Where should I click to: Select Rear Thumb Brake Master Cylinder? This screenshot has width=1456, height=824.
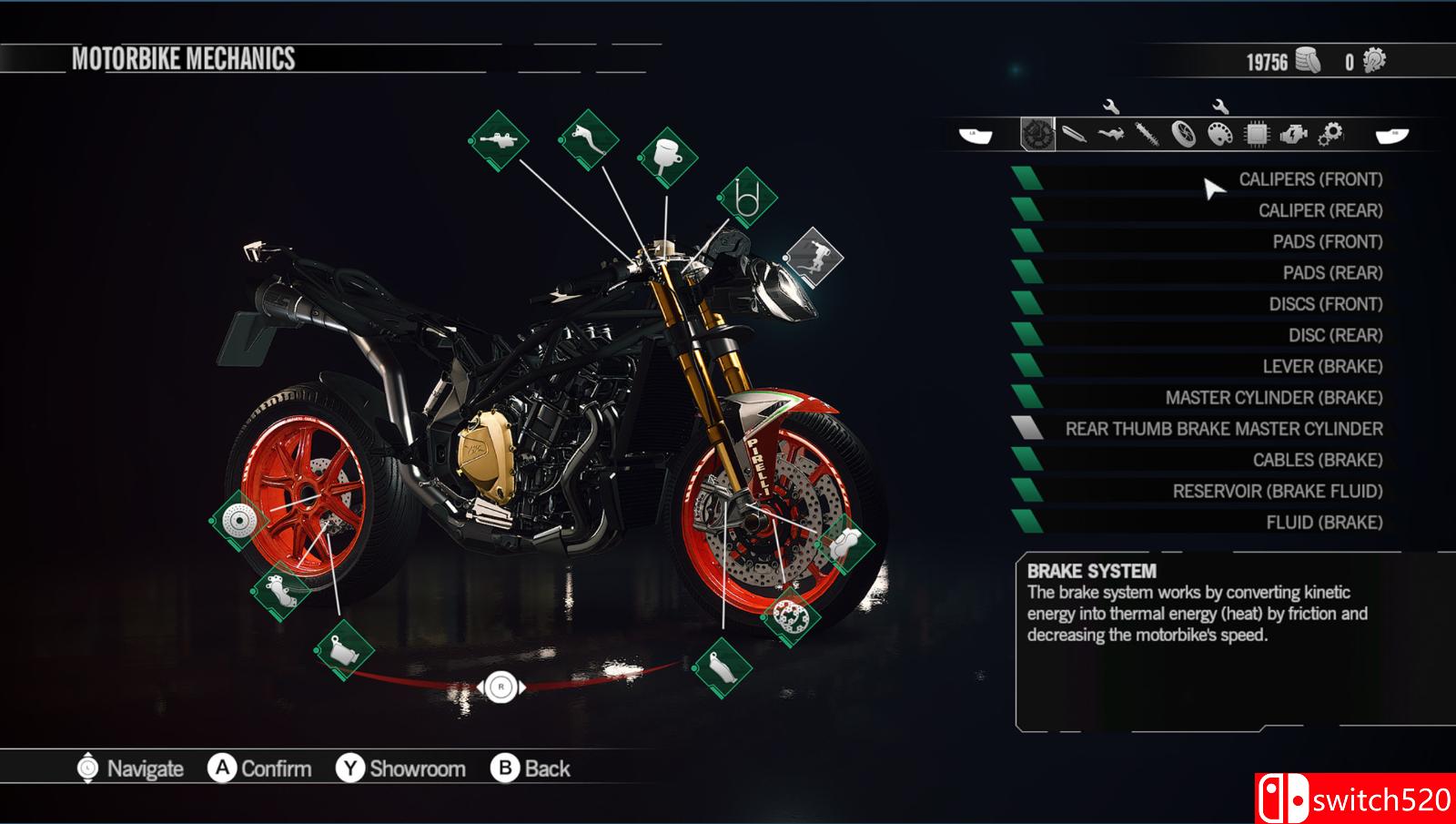[1223, 429]
